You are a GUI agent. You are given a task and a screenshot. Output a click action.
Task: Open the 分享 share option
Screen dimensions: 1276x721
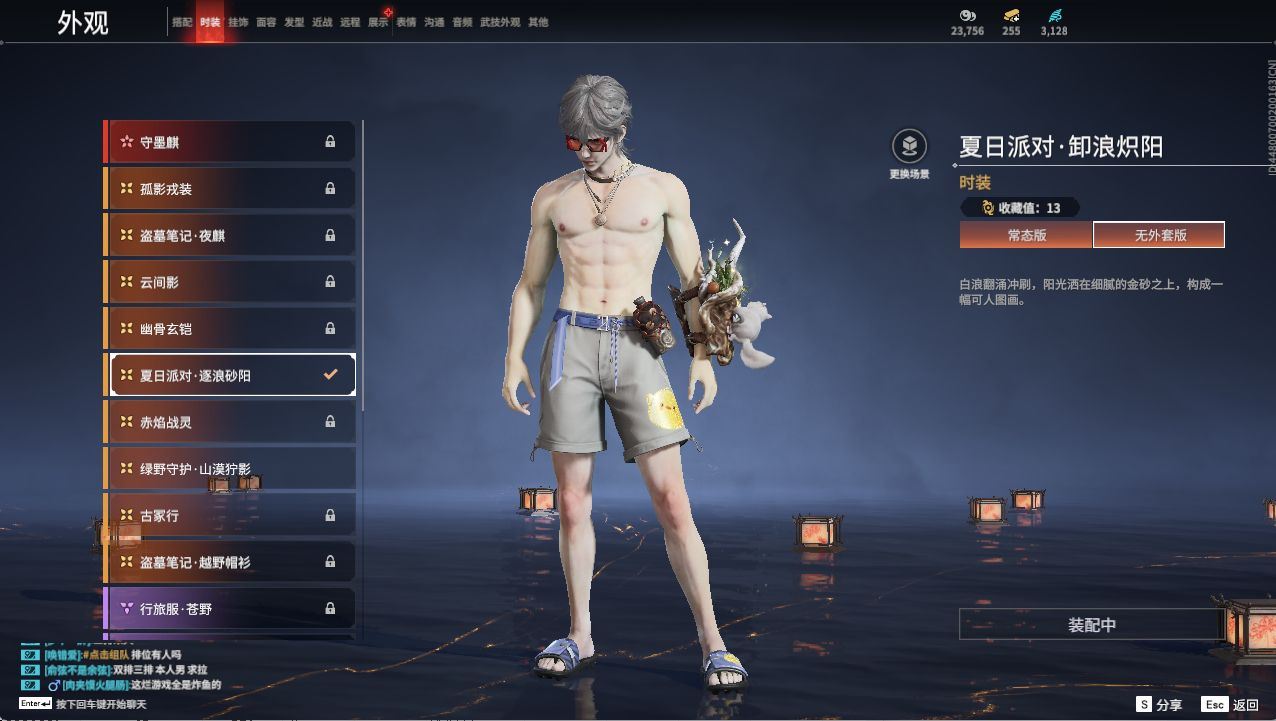point(1160,705)
